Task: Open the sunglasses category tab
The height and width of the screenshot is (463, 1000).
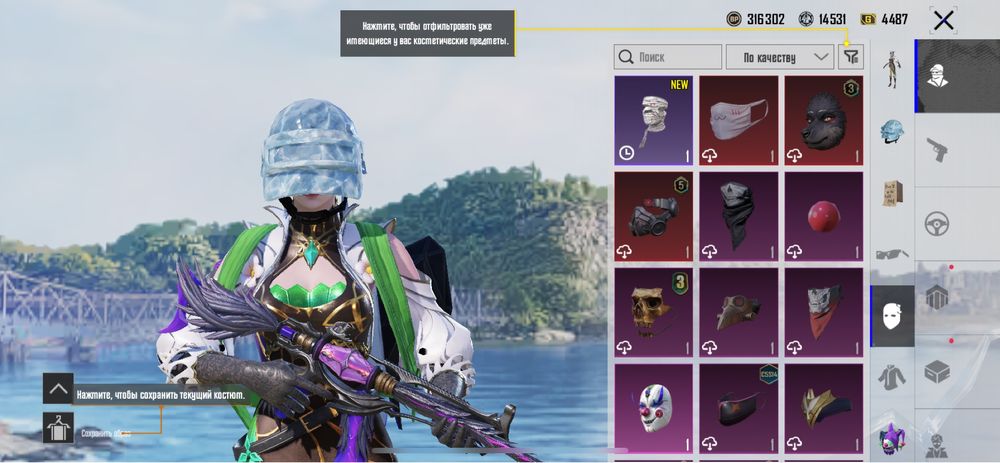Action: [892, 254]
